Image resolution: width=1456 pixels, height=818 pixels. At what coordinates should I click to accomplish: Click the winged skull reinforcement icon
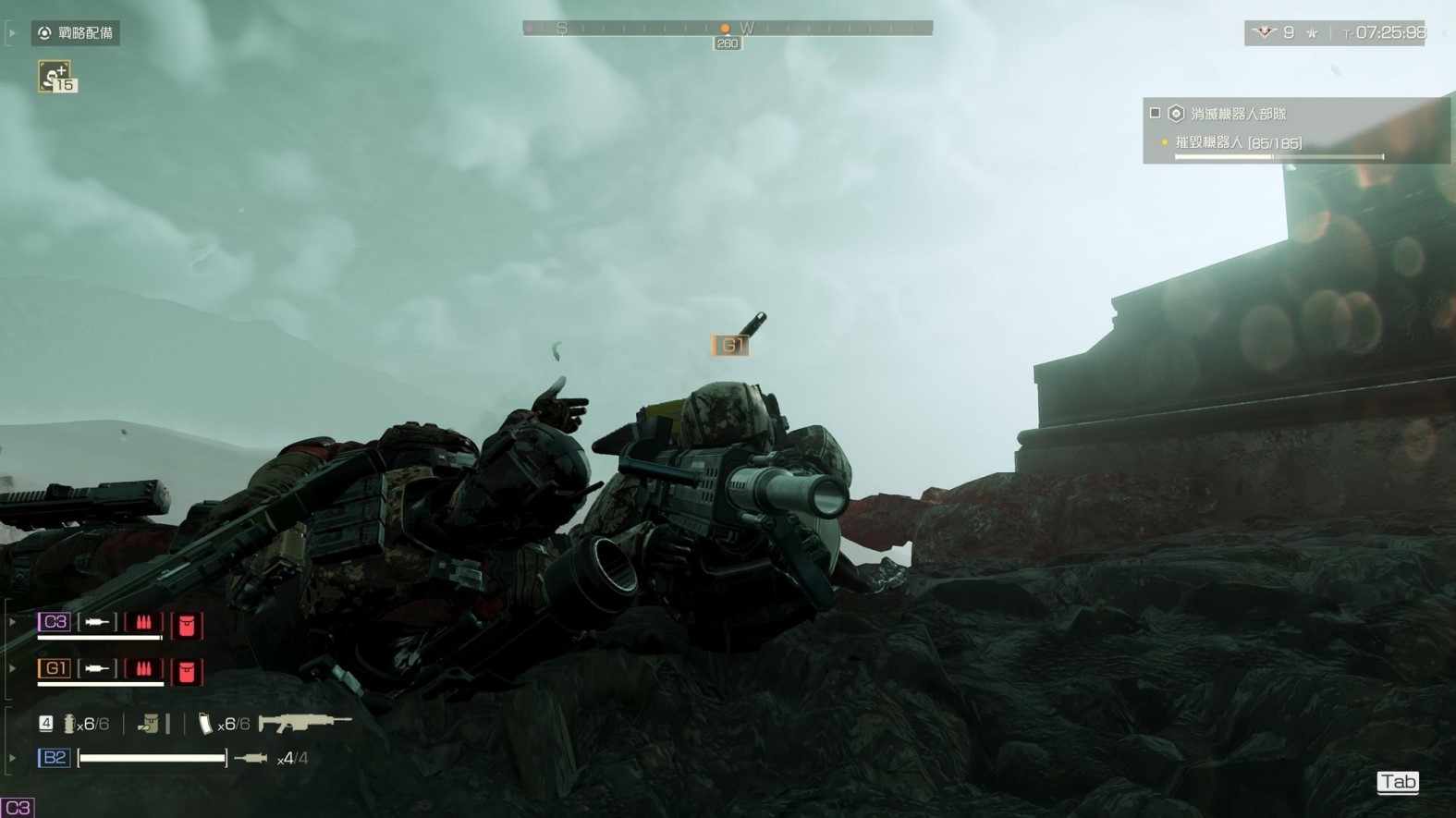tap(1263, 33)
